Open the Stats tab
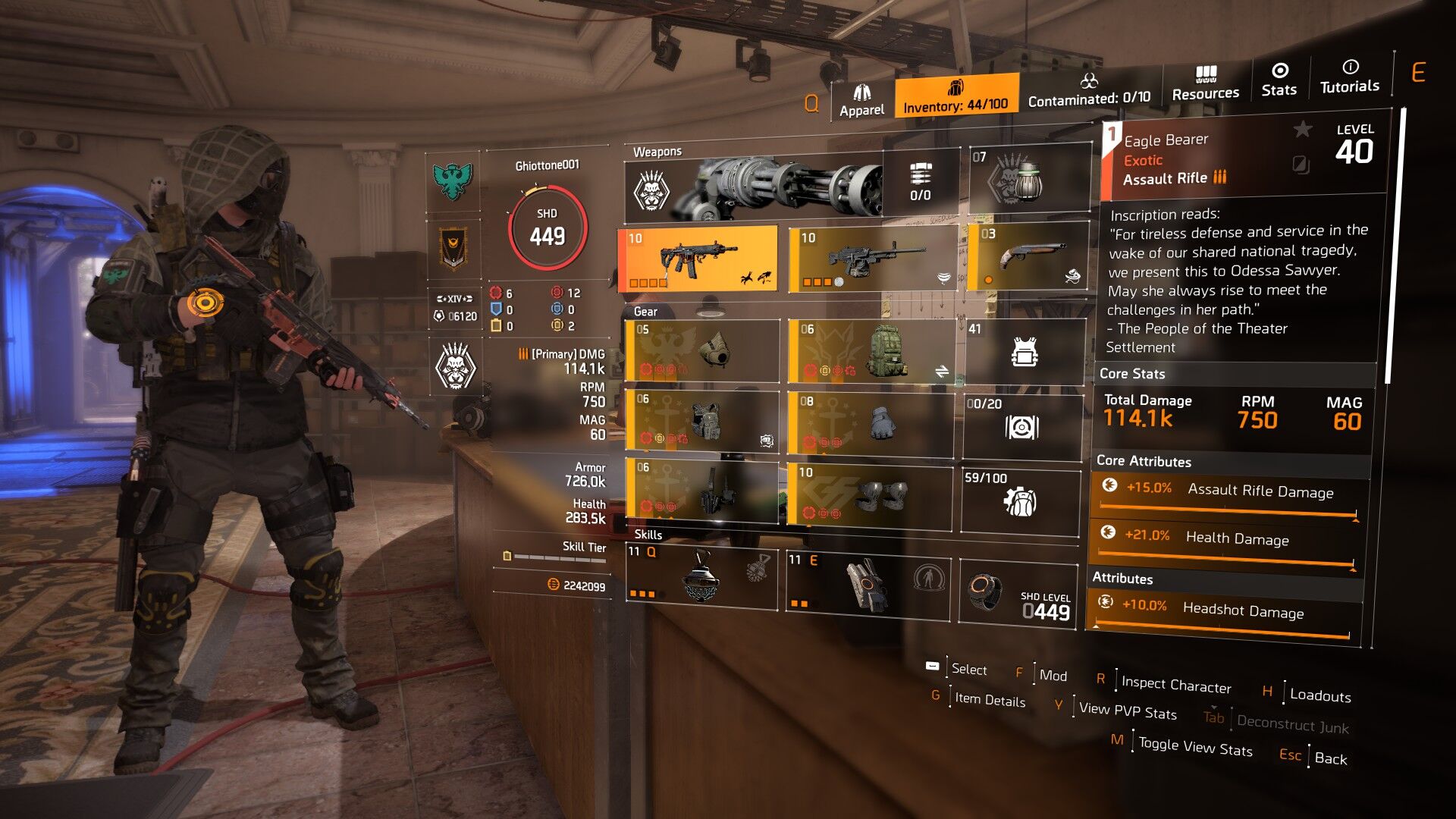Image resolution: width=1456 pixels, height=819 pixels. tap(1279, 80)
